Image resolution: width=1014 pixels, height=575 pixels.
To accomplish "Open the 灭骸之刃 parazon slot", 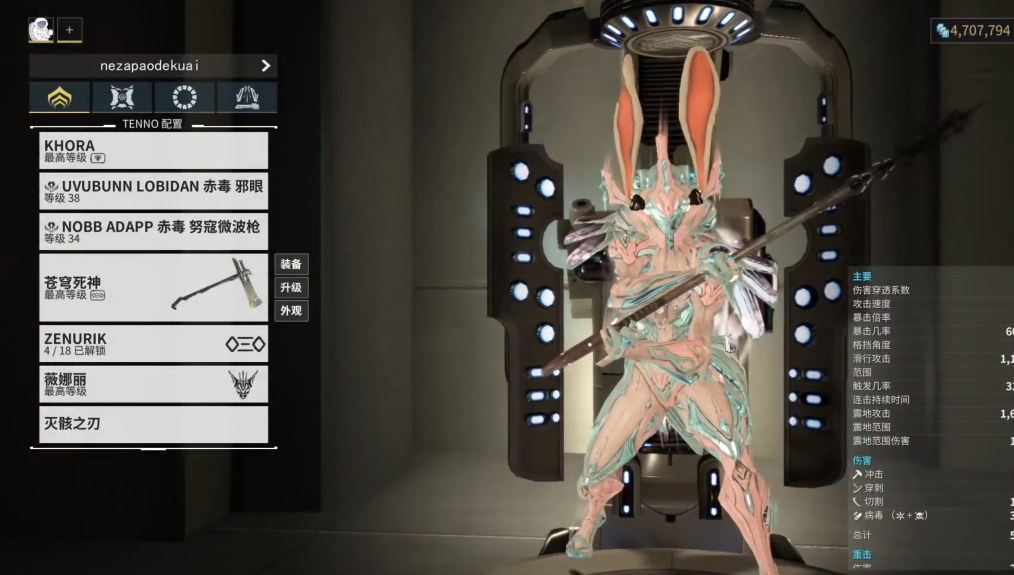I will (x=154, y=424).
